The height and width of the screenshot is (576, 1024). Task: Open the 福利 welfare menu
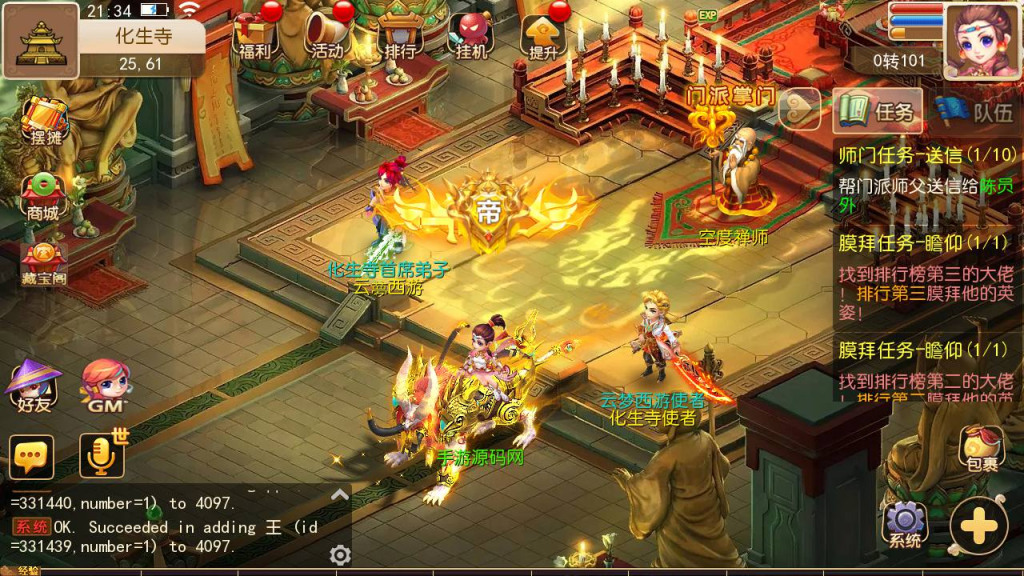point(254,34)
